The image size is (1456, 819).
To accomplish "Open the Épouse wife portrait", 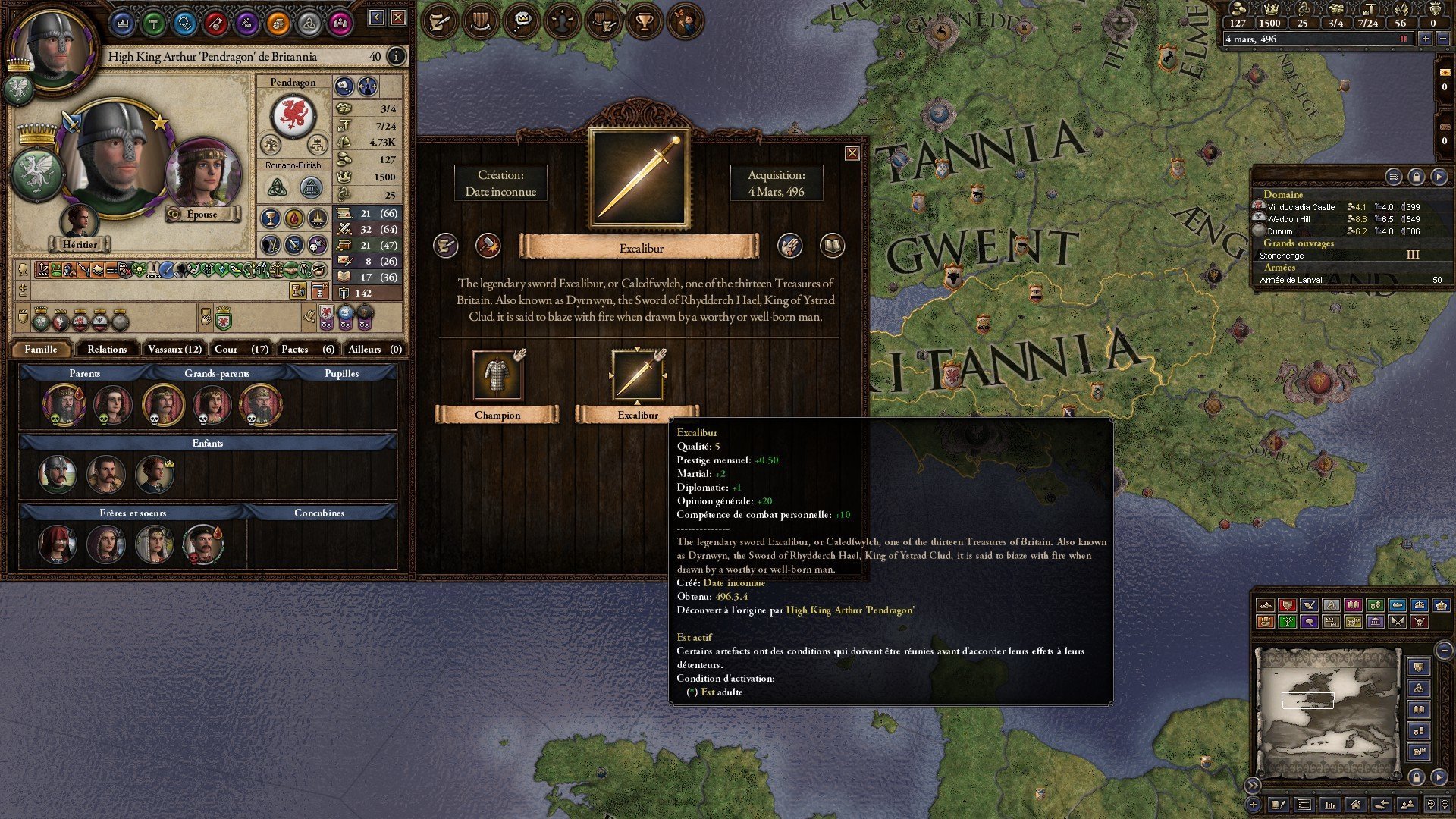I will point(202,174).
